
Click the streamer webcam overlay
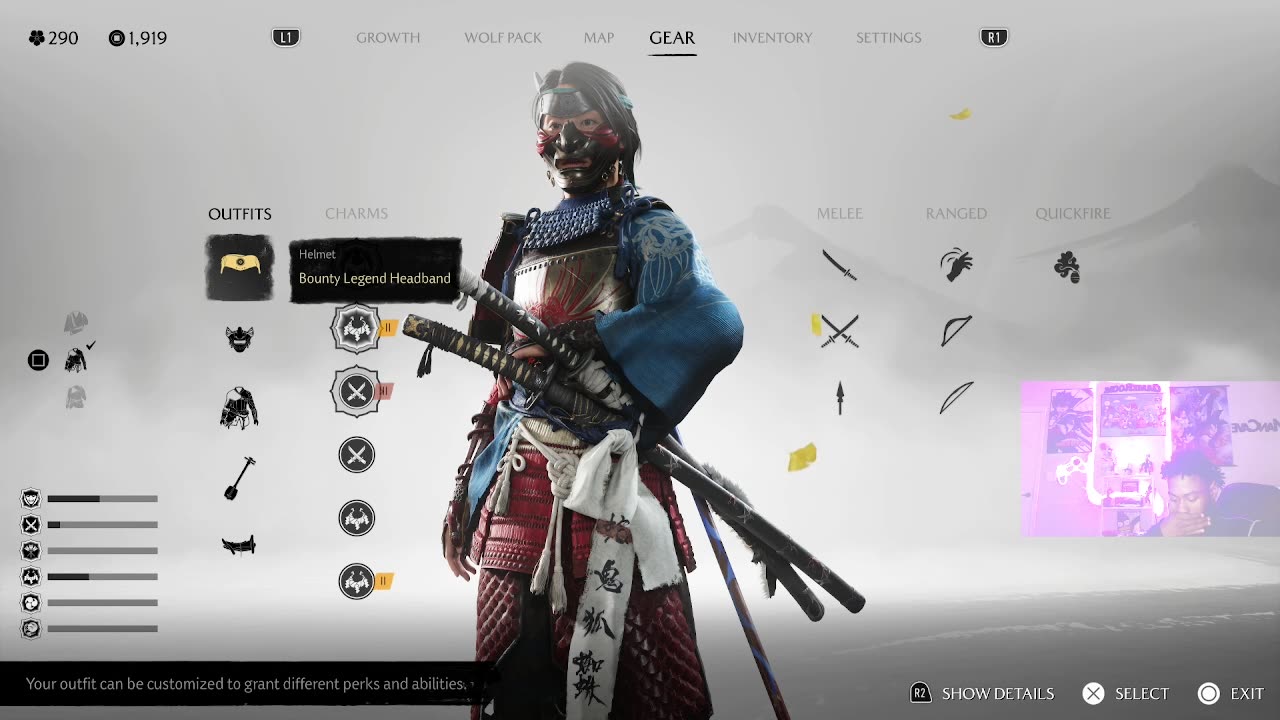(x=1150, y=459)
